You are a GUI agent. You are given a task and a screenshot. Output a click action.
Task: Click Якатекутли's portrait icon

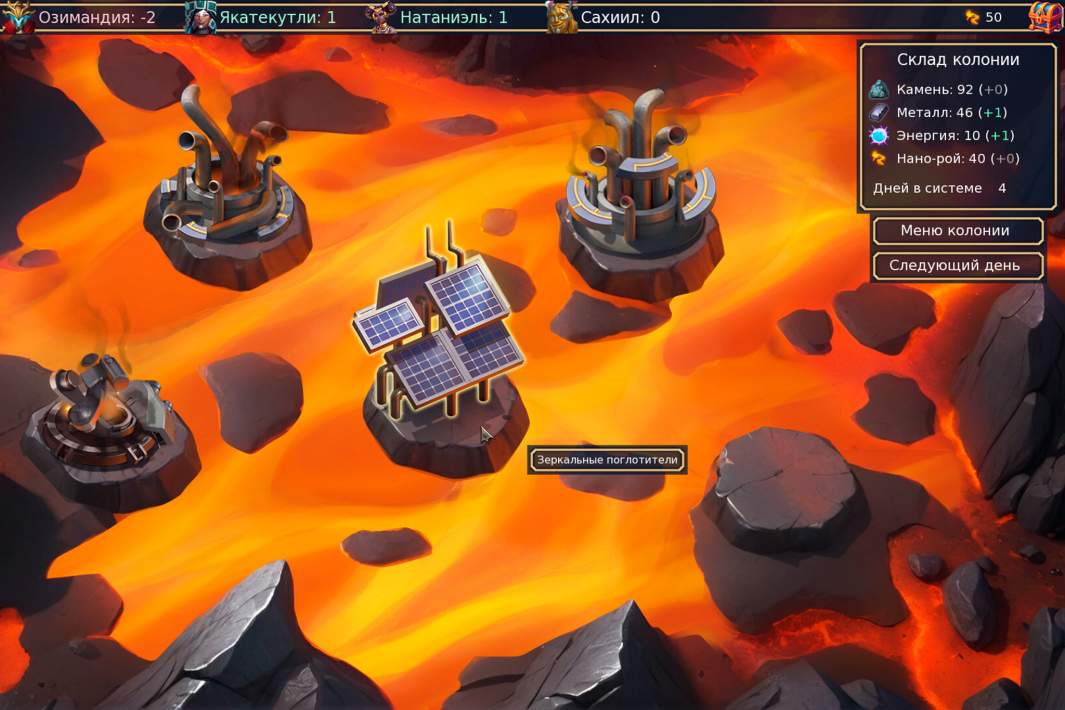tap(200, 17)
